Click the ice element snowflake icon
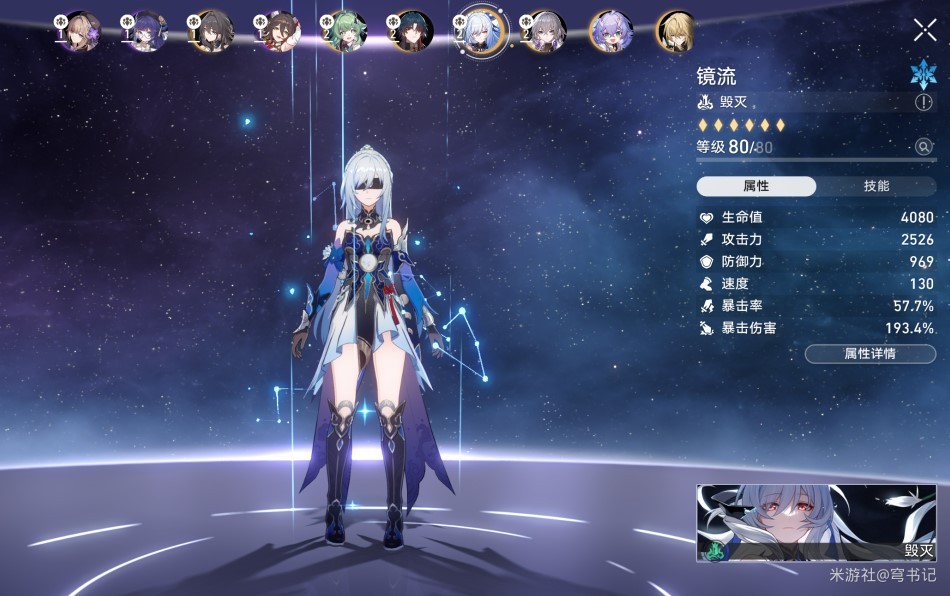 click(x=922, y=73)
